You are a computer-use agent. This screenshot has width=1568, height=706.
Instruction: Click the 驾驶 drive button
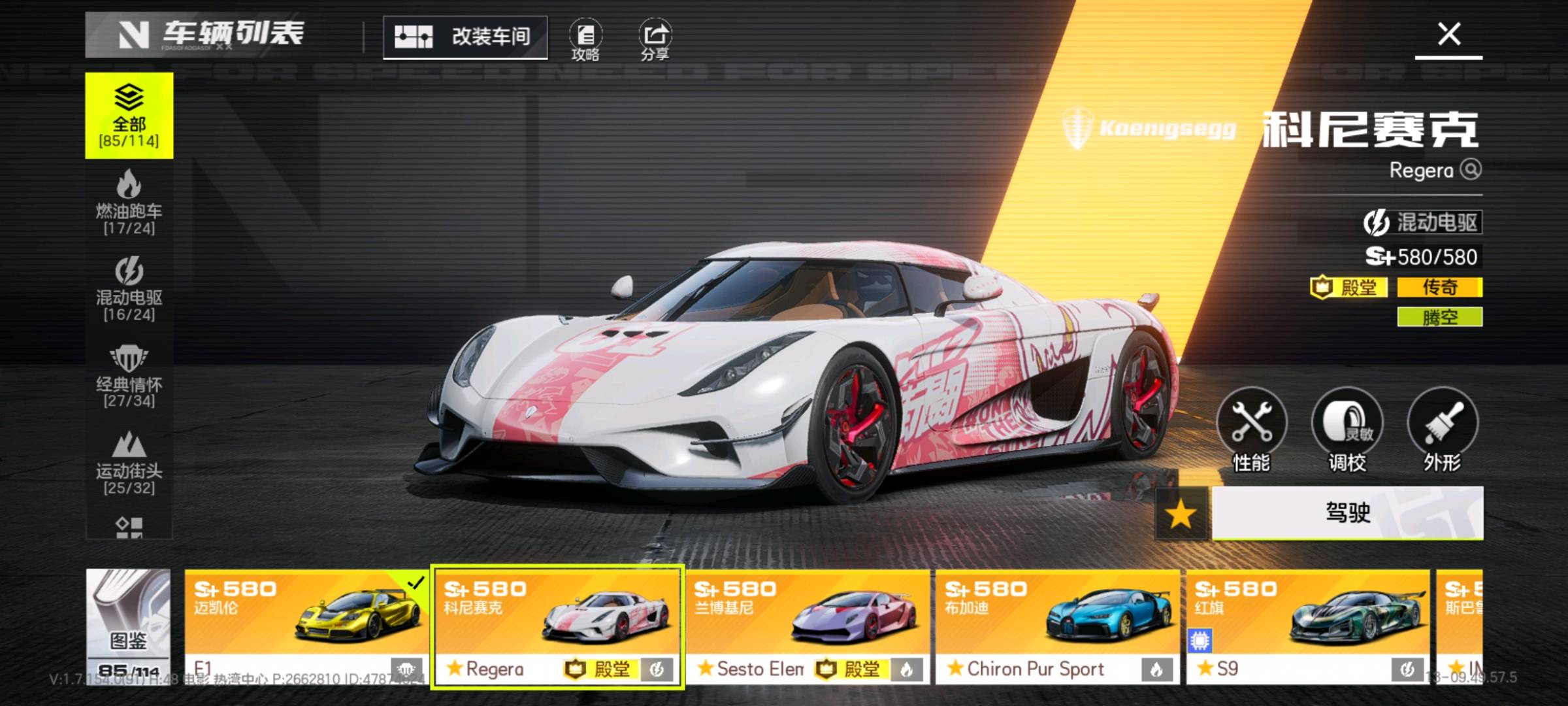click(1347, 513)
